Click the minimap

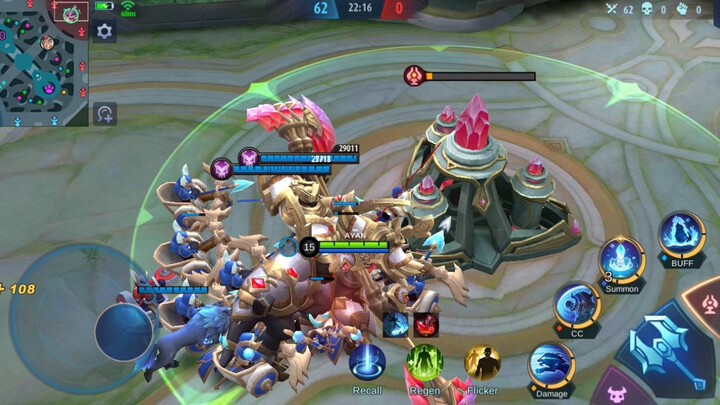pyautogui.click(x=44, y=64)
